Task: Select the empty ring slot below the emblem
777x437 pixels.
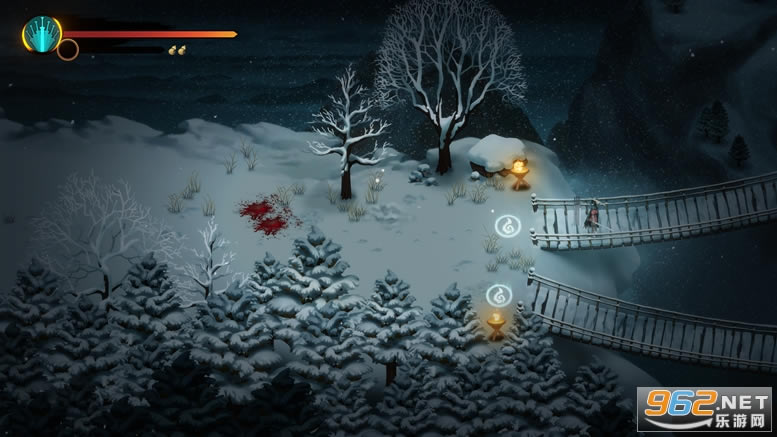Action: pyautogui.click(x=68, y=49)
